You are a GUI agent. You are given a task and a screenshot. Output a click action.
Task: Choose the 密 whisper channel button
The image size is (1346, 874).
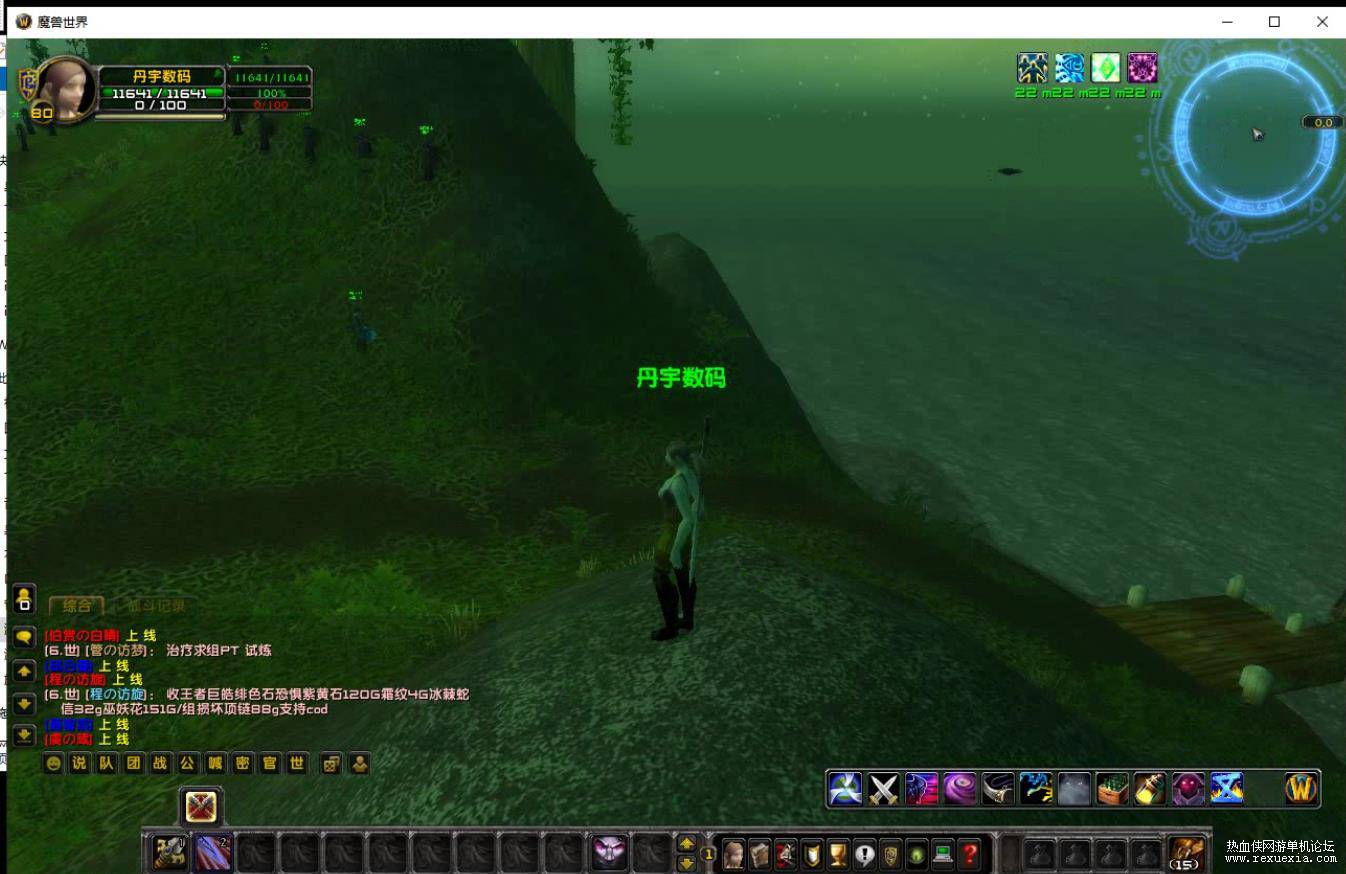242,763
